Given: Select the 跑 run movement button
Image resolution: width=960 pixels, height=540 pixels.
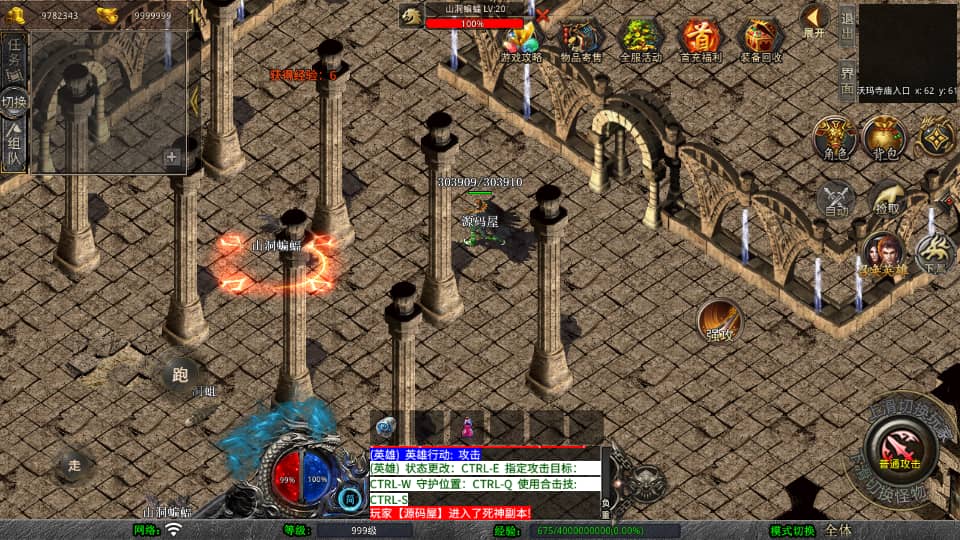Looking at the screenshot, I should pos(180,375).
